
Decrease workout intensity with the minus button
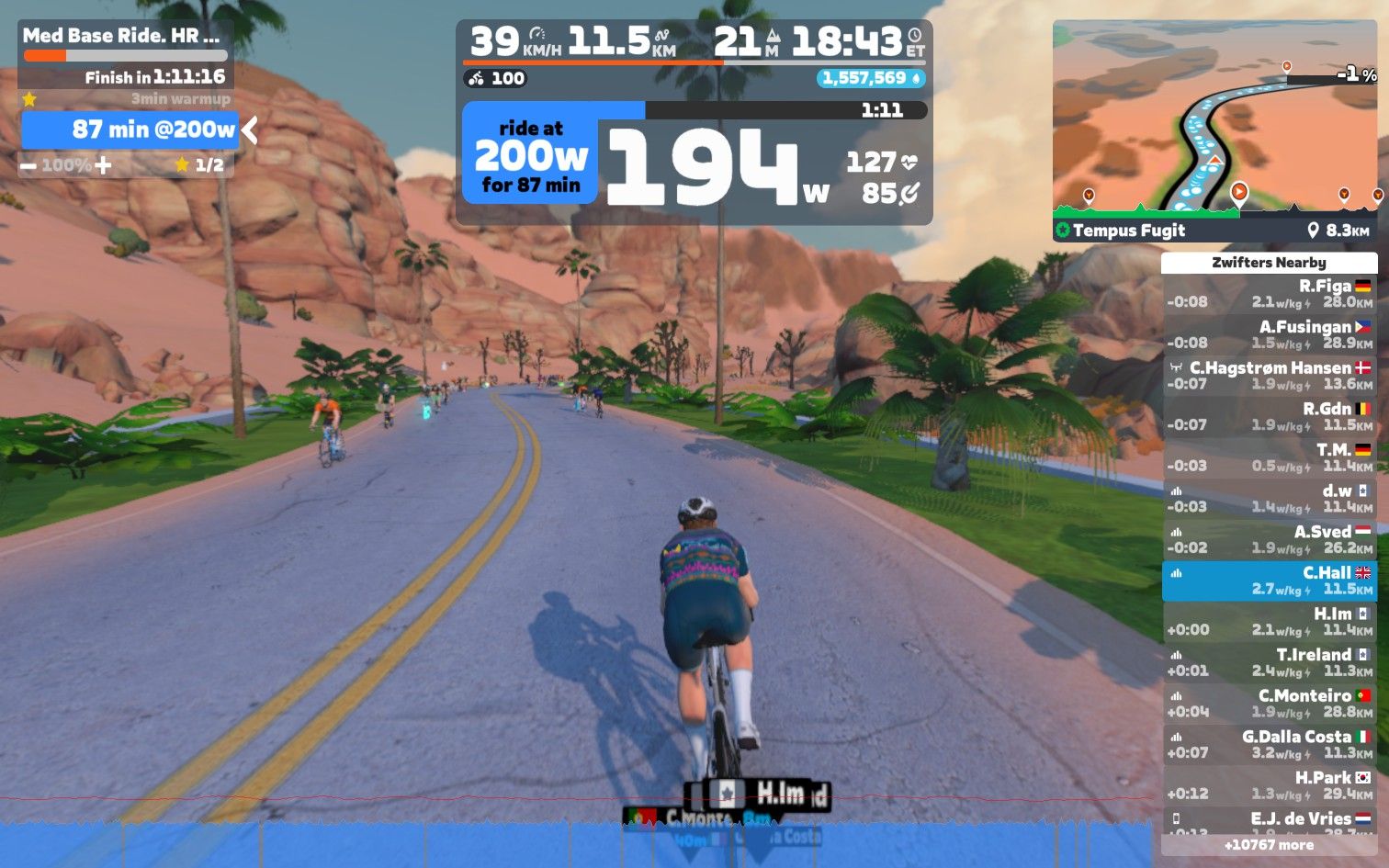point(28,166)
